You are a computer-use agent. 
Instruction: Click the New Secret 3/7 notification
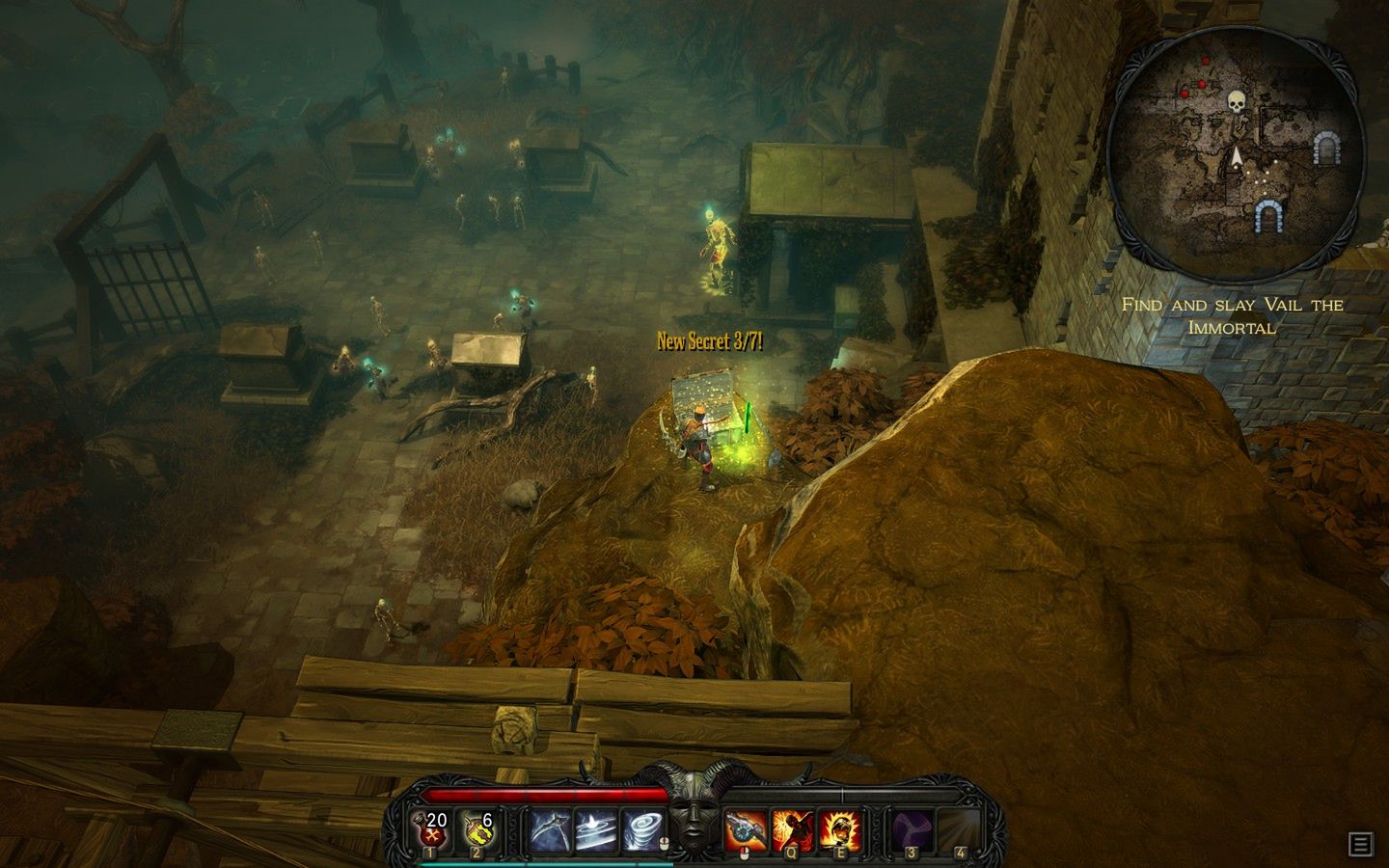[x=709, y=340]
